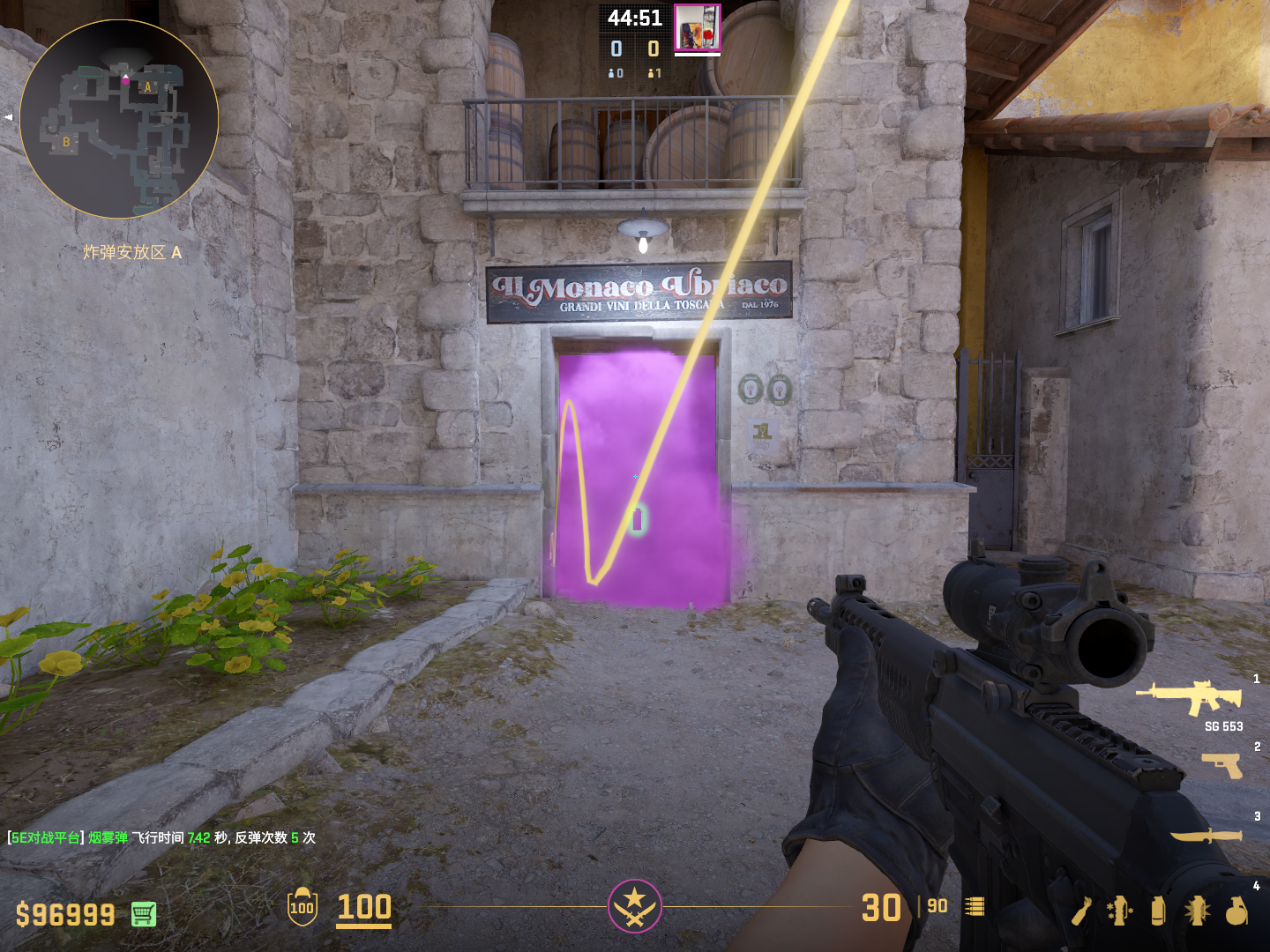
Task: Pick the flashbang grenade icon
Action: tap(1197, 911)
